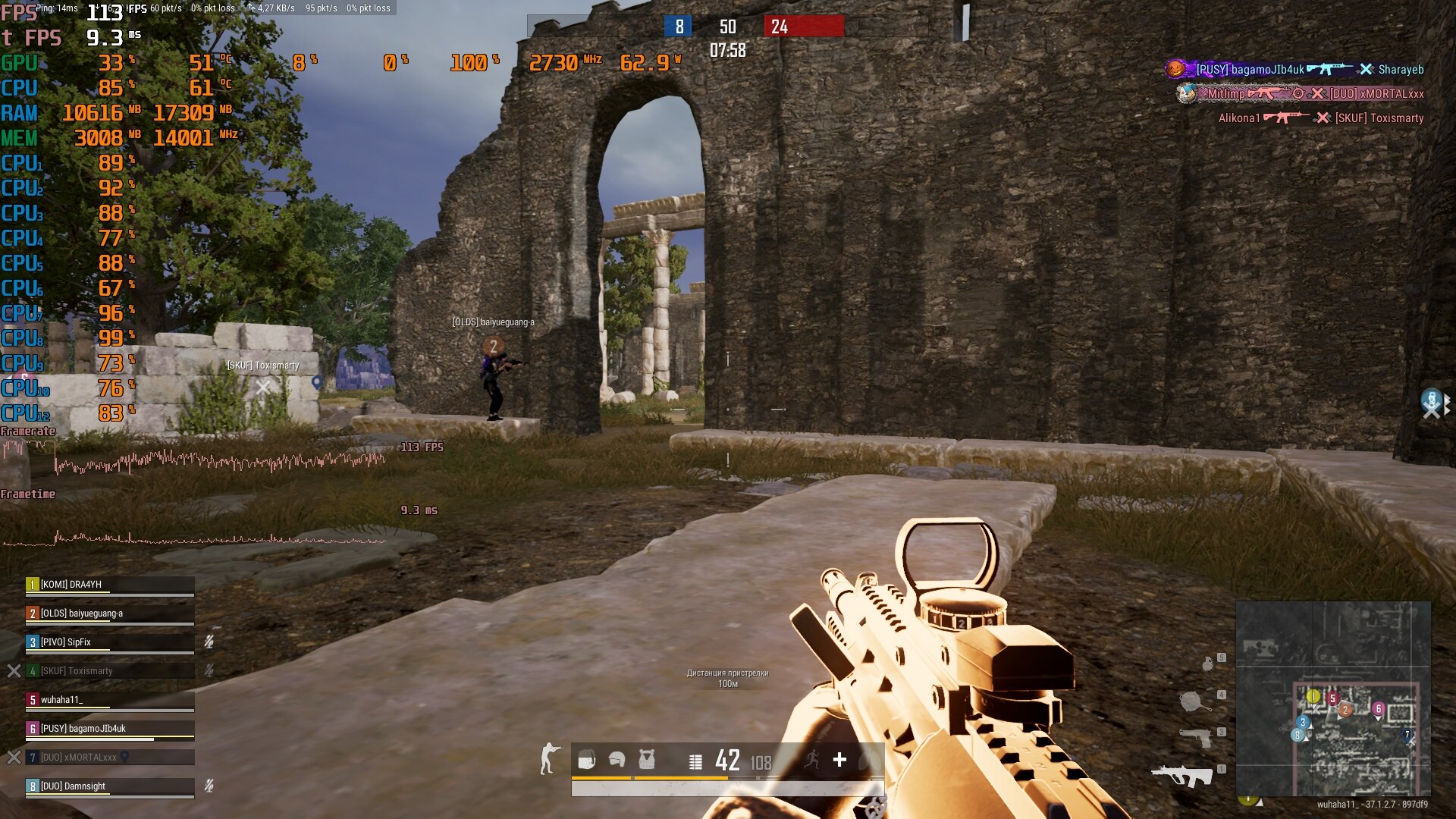Screen dimensions: 1456x819
Task: Click the healing plus icon
Action: 839,759
